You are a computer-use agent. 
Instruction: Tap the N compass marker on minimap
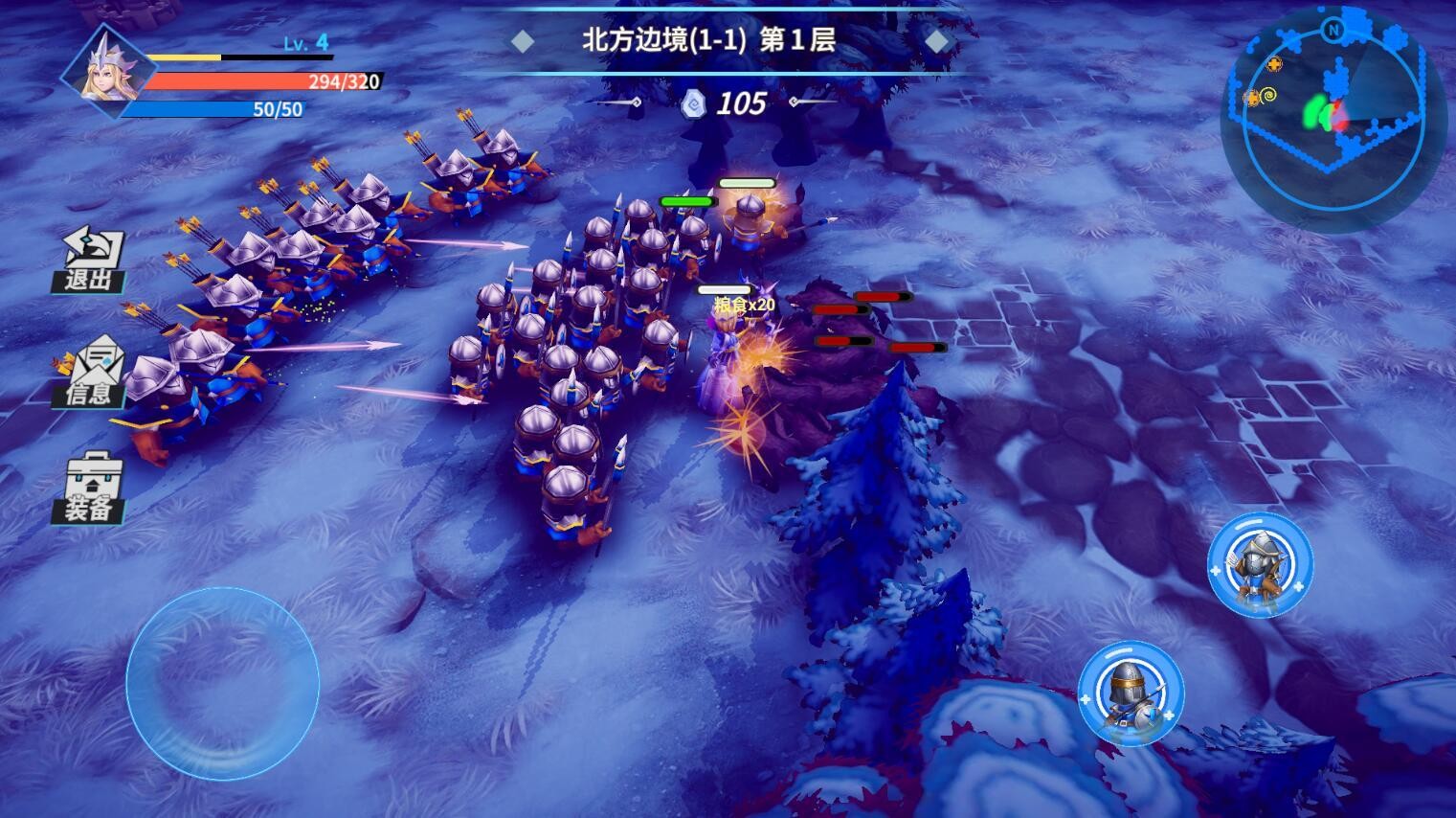tap(1334, 31)
